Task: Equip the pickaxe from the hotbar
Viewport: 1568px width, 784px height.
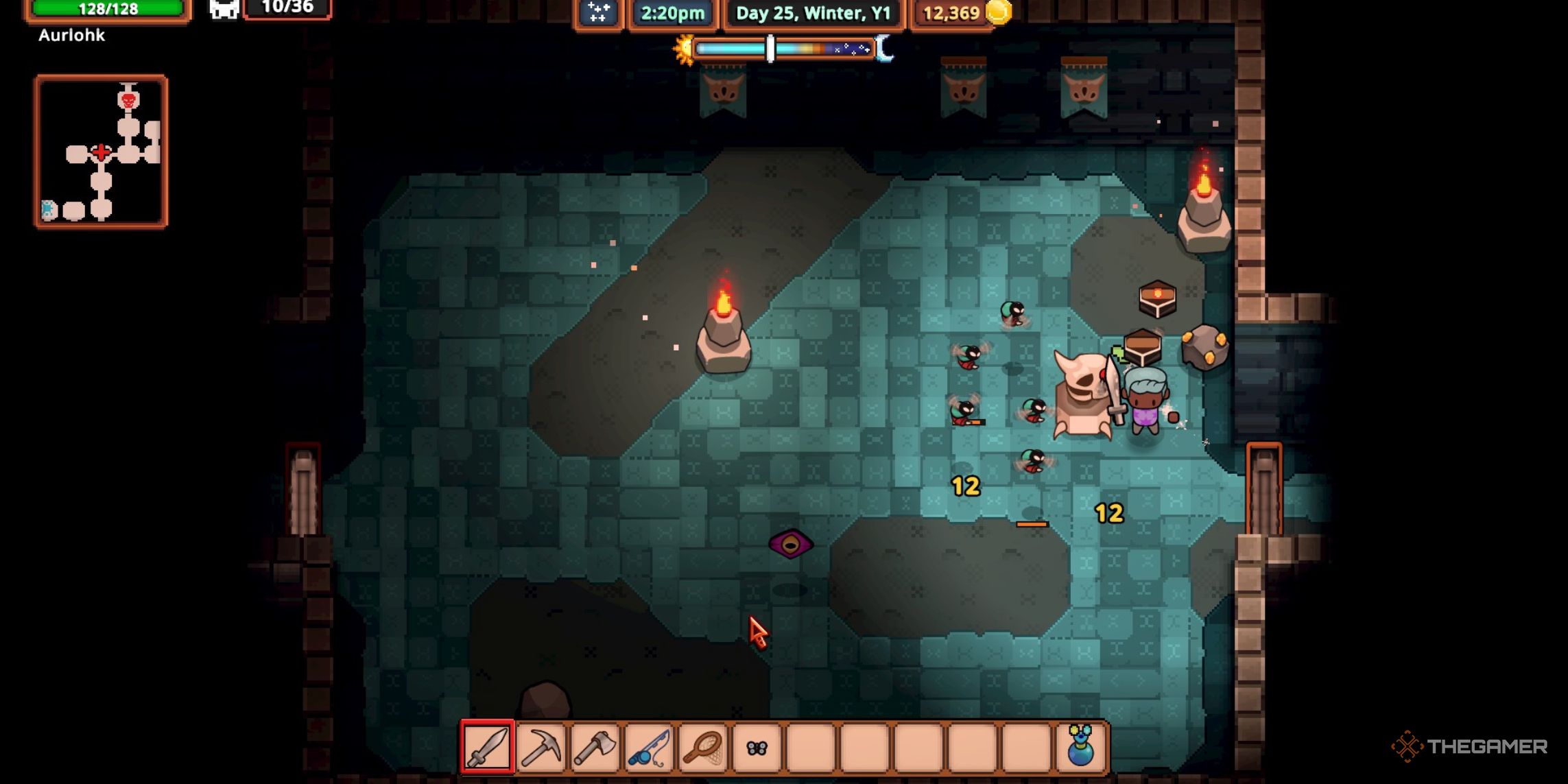Action: click(x=541, y=747)
